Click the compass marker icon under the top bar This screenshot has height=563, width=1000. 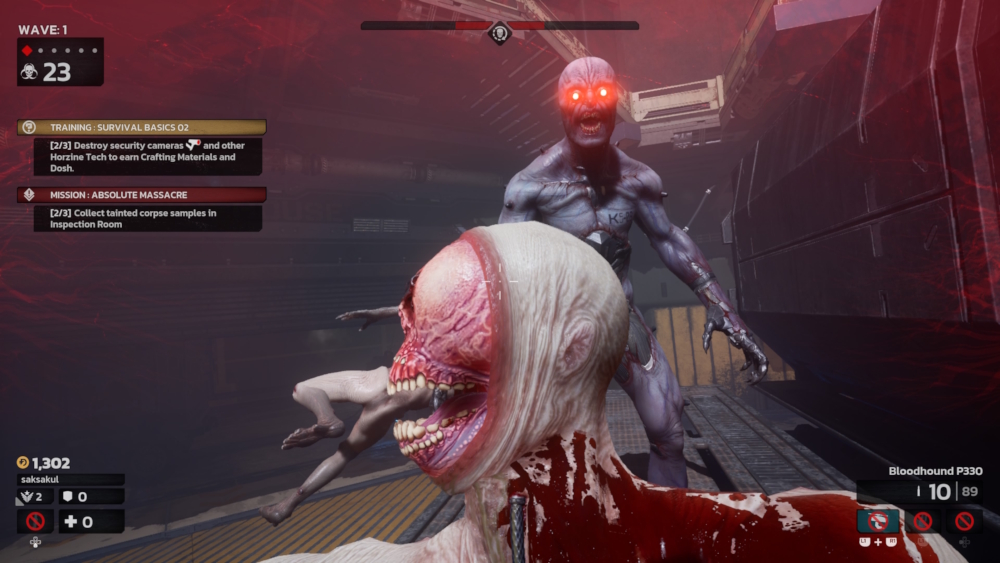pyautogui.click(x=499, y=35)
